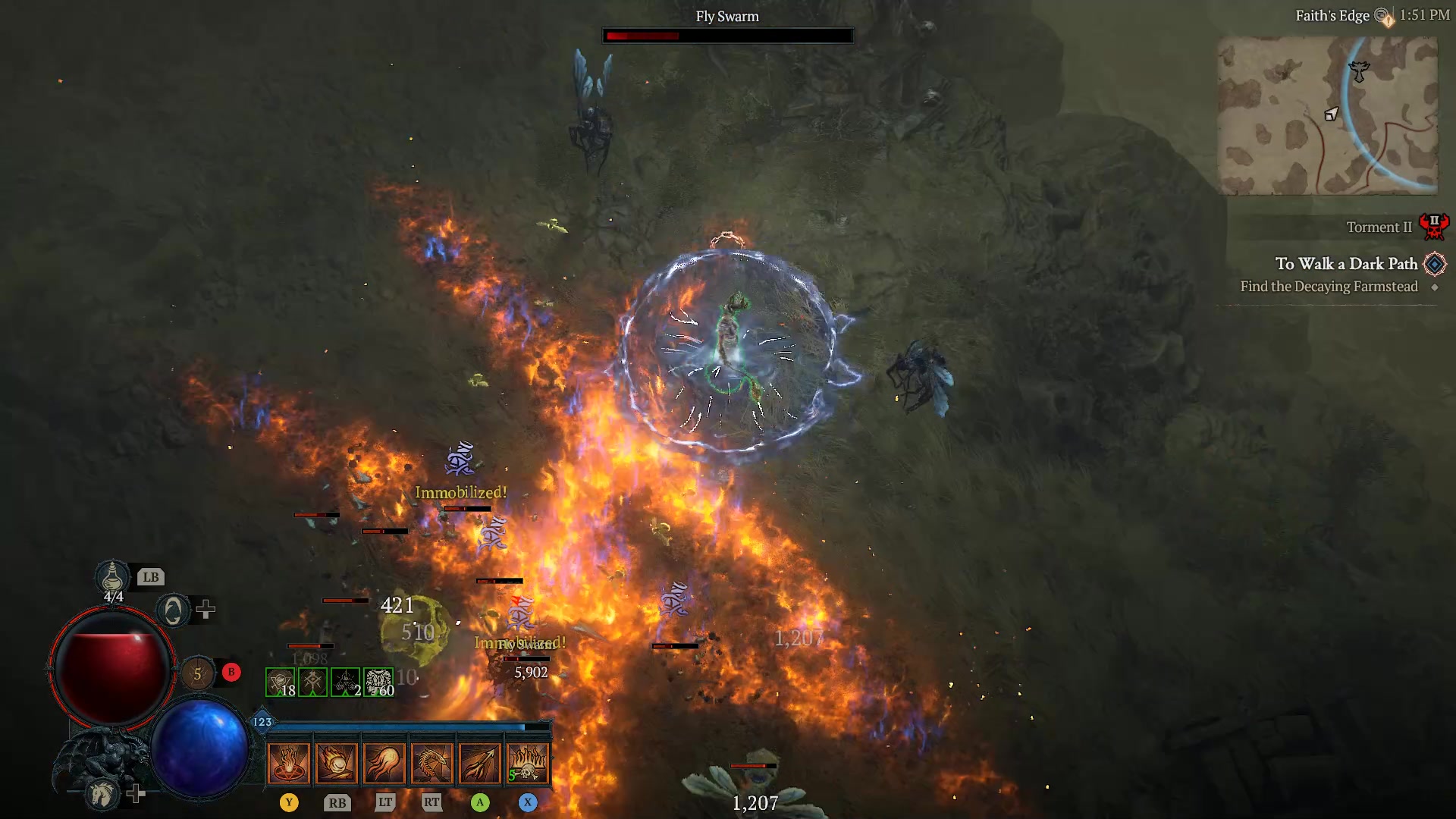
Task: Click the Fly Swarm boss health bar
Action: pos(727,35)
